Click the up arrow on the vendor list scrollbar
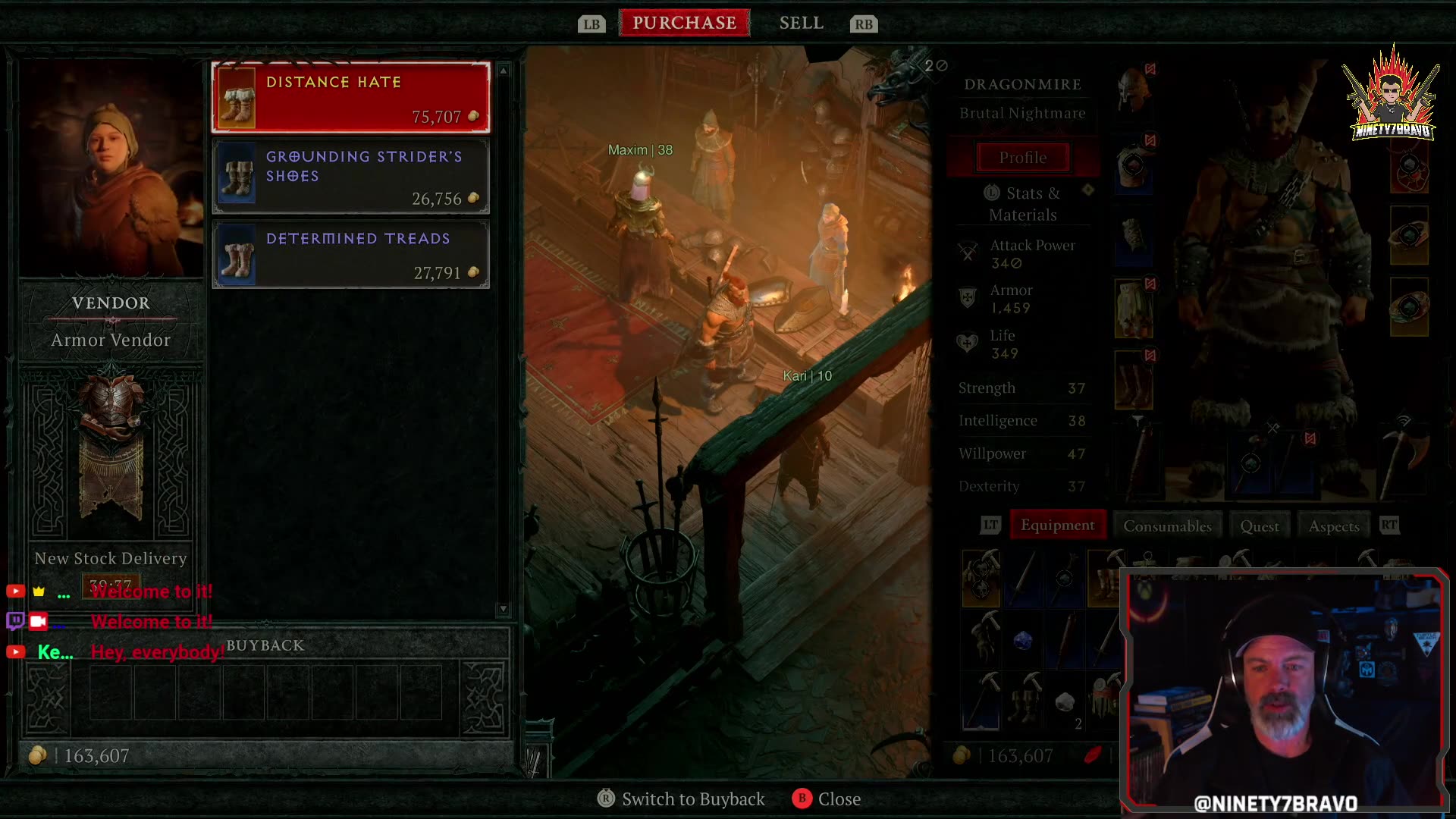 (x=502, y=71)
